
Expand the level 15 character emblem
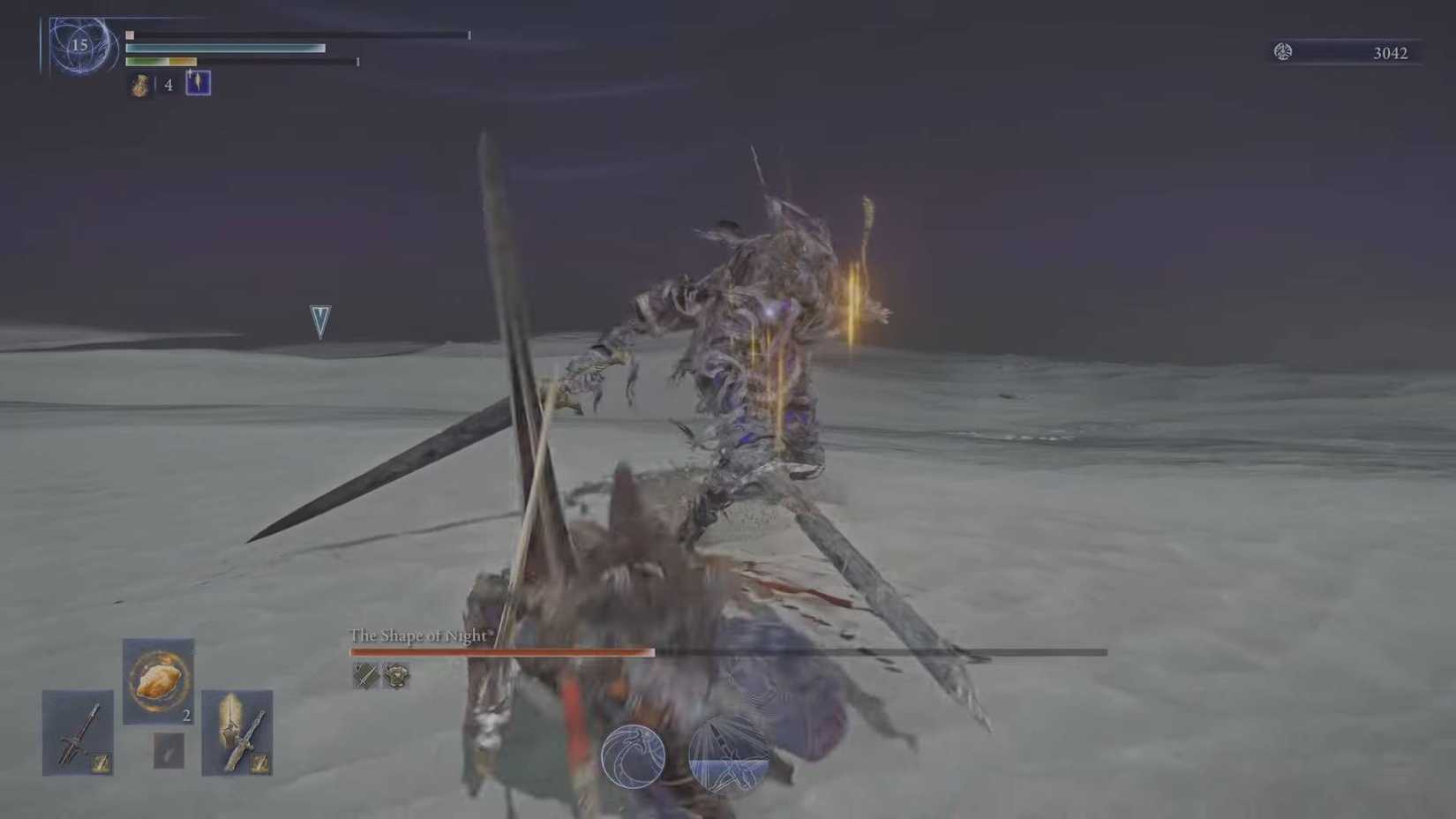(x=81, y=46)
